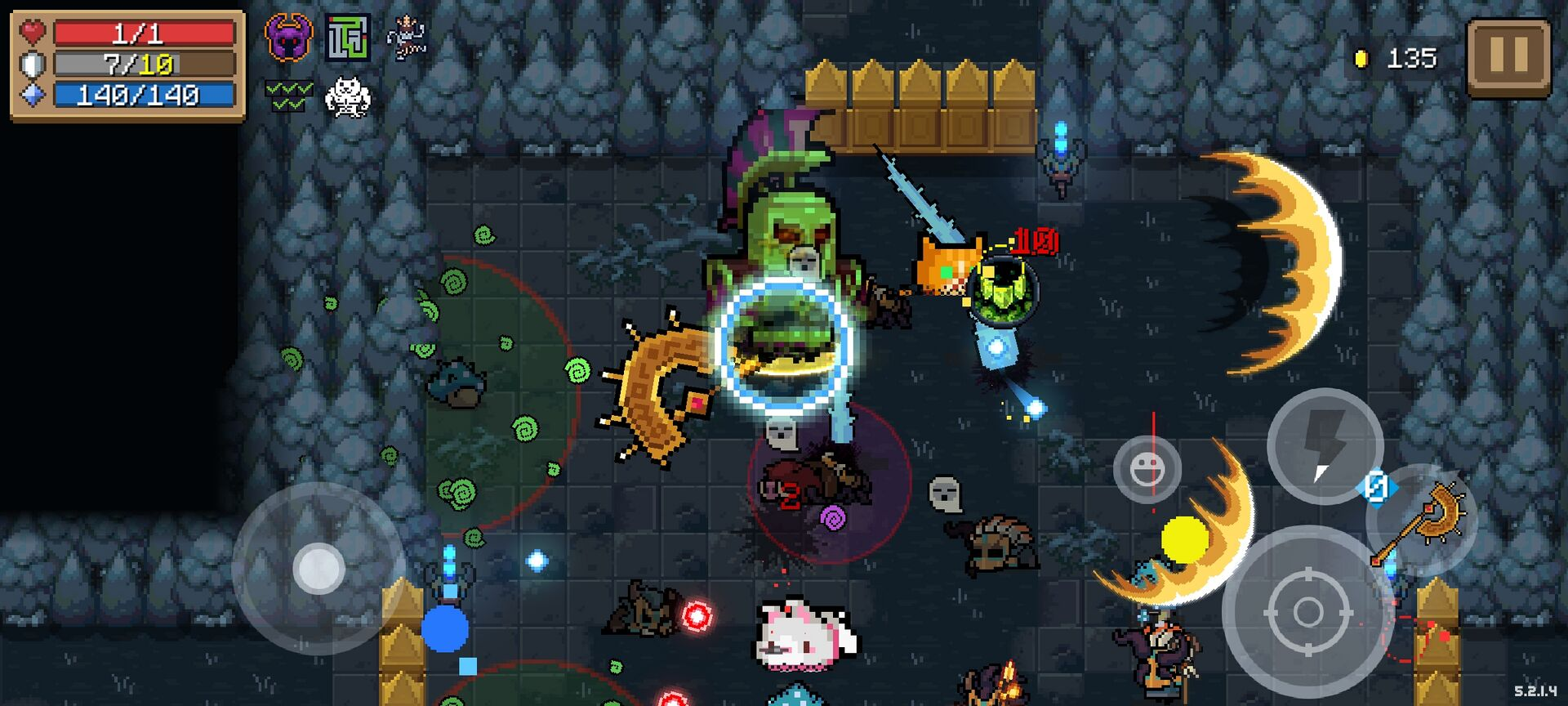Tap the crosshair attack button

[1307, 611]
